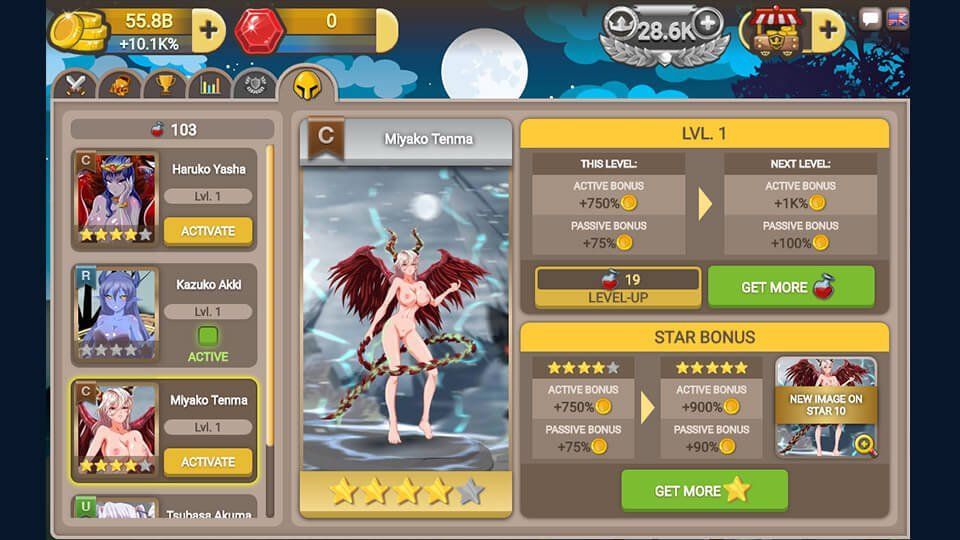Get more stars with the green button
Screen dimensions: 960x540
[704, 491]
